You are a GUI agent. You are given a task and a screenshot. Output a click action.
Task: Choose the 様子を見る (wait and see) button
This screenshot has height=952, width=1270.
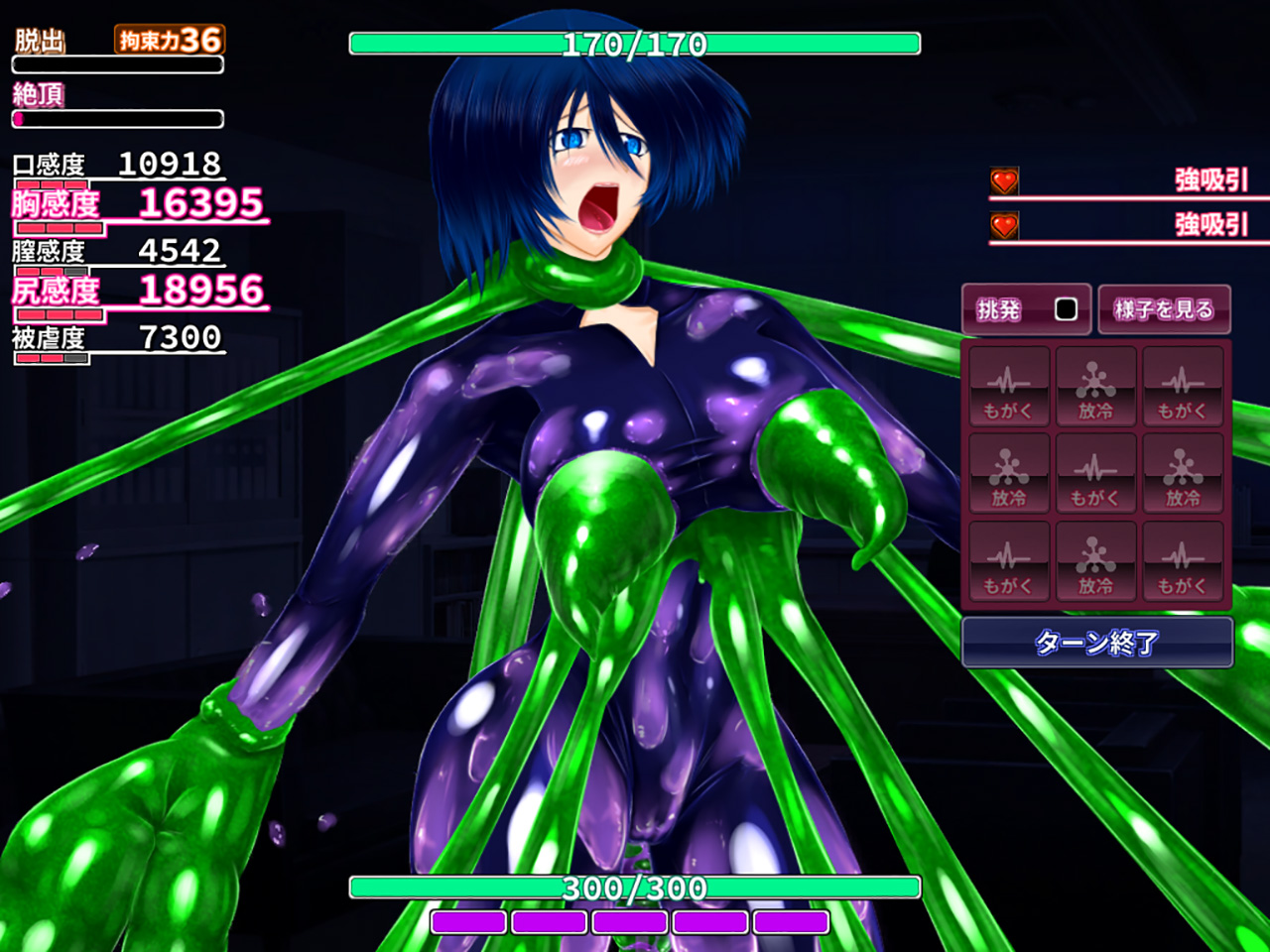[x=1164, y=309]
